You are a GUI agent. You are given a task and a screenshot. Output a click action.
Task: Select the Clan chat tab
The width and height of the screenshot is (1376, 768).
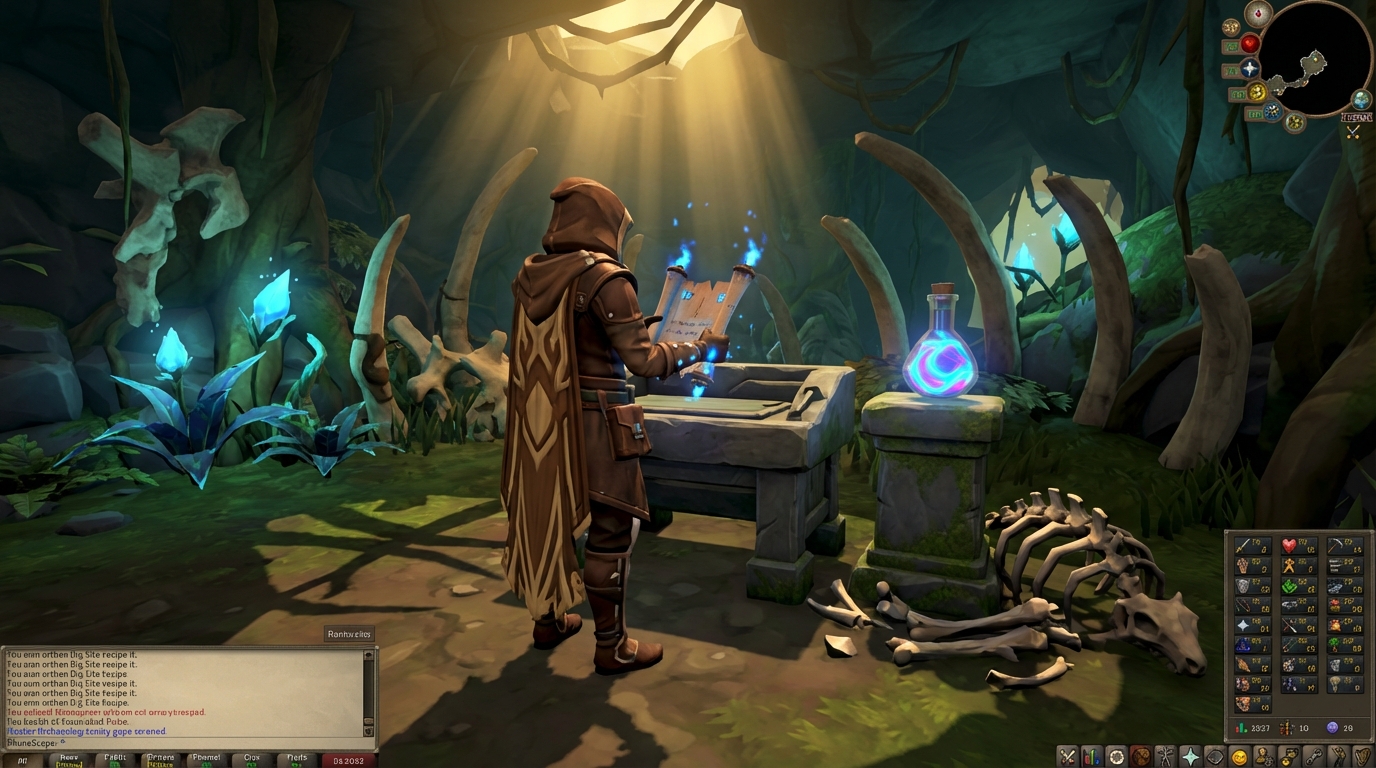click(251, 760)
